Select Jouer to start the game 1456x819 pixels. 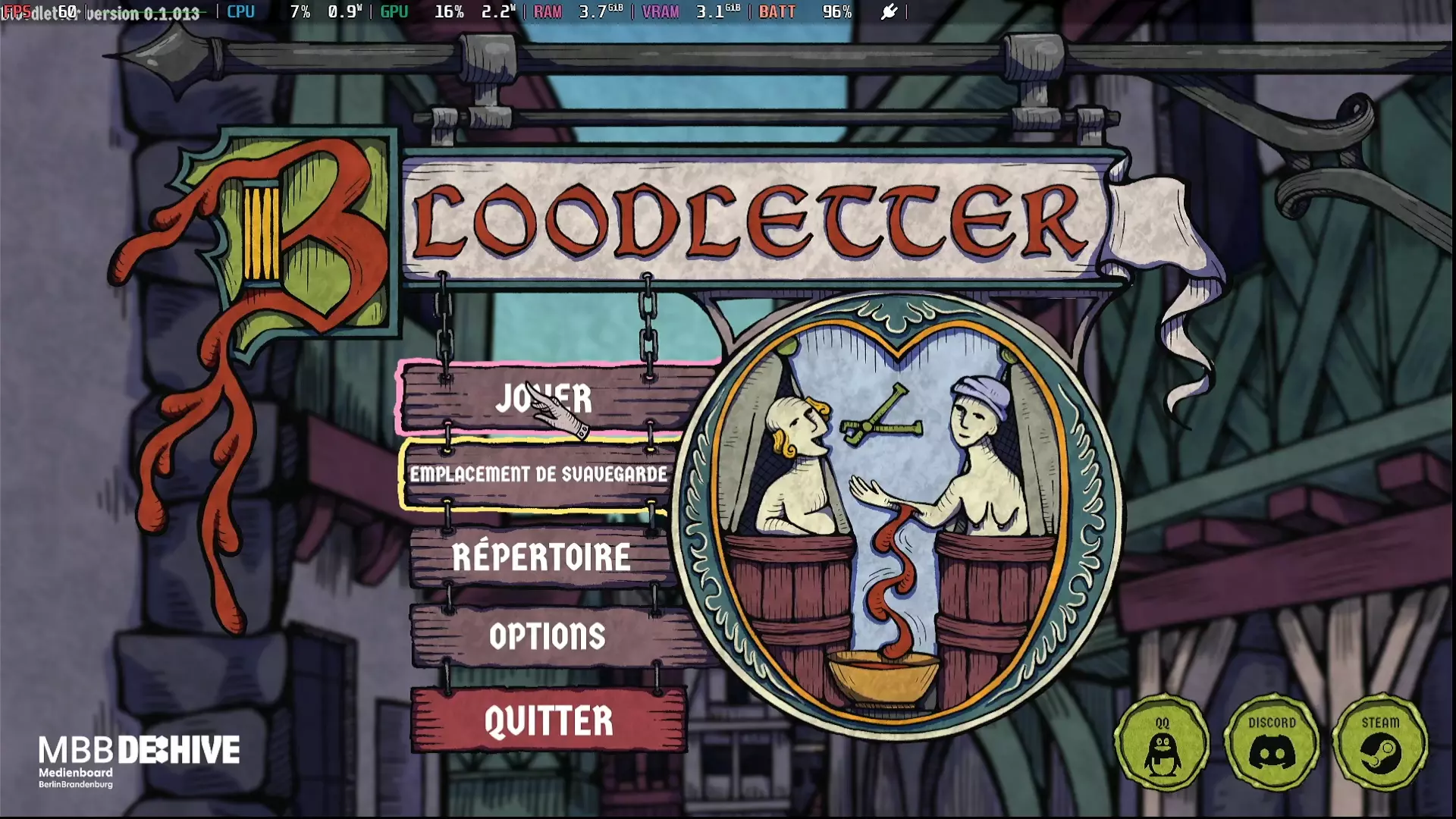click(546, 398)
